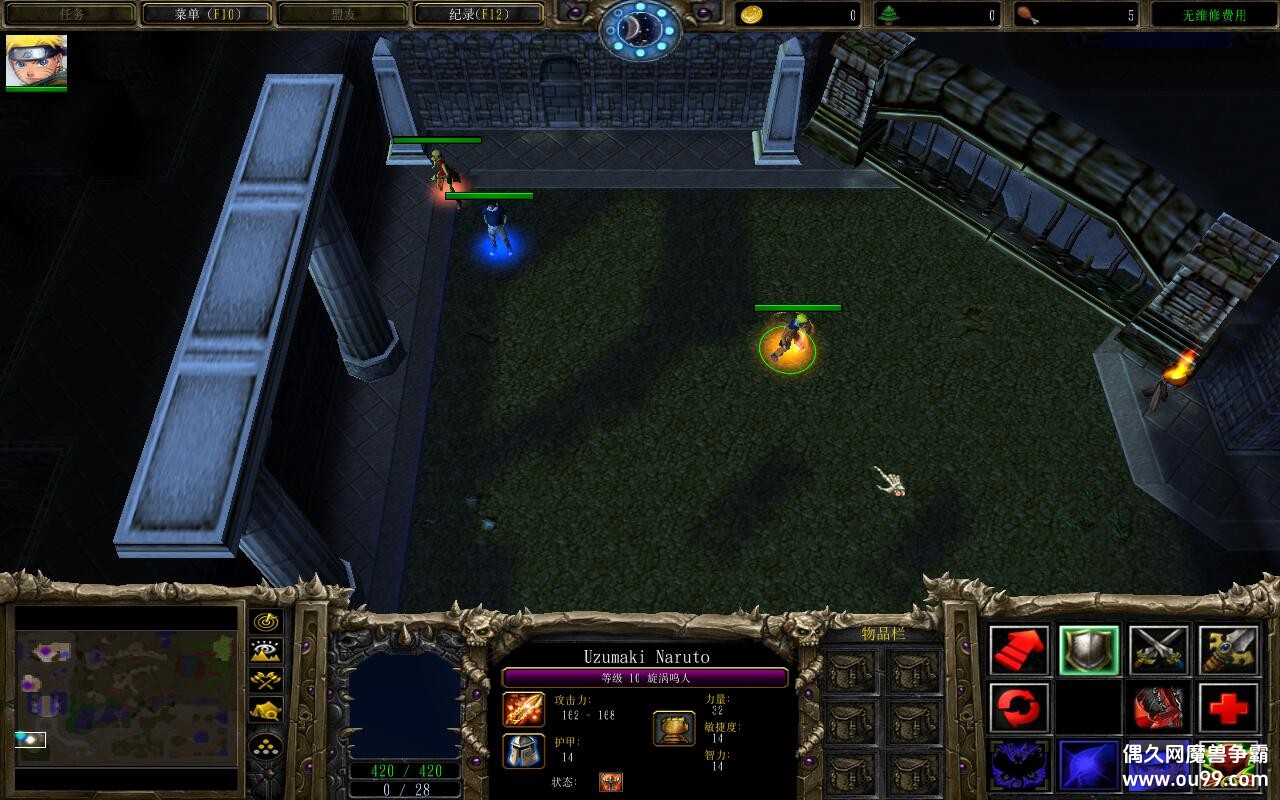
Task: Toggle minimap ally color mode button
Action: [265, 681]
